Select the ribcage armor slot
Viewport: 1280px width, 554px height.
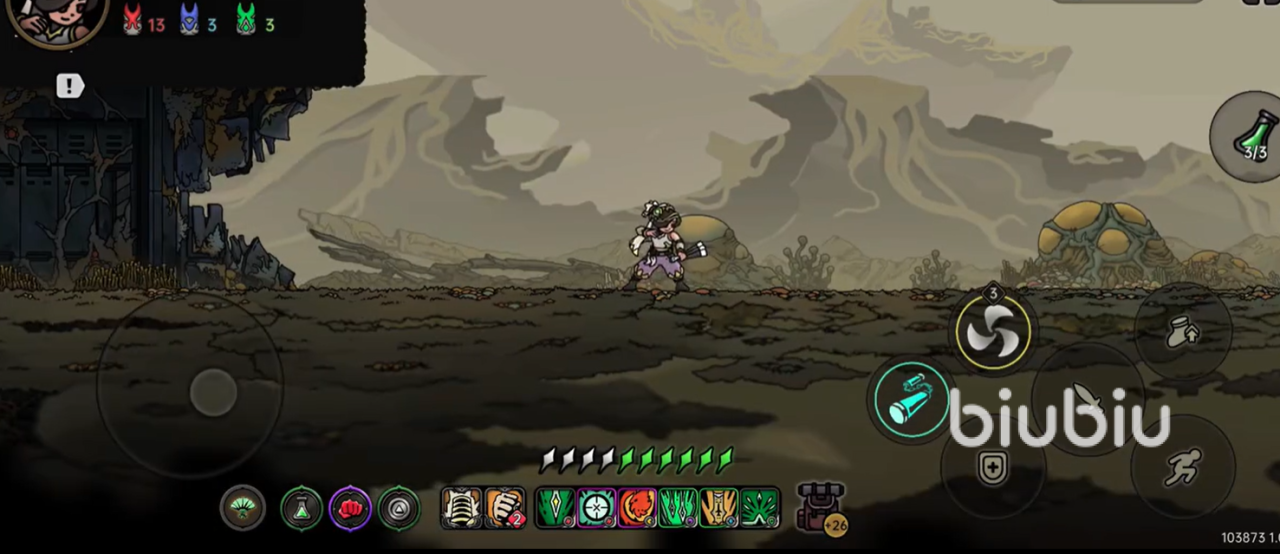[462, 508]
